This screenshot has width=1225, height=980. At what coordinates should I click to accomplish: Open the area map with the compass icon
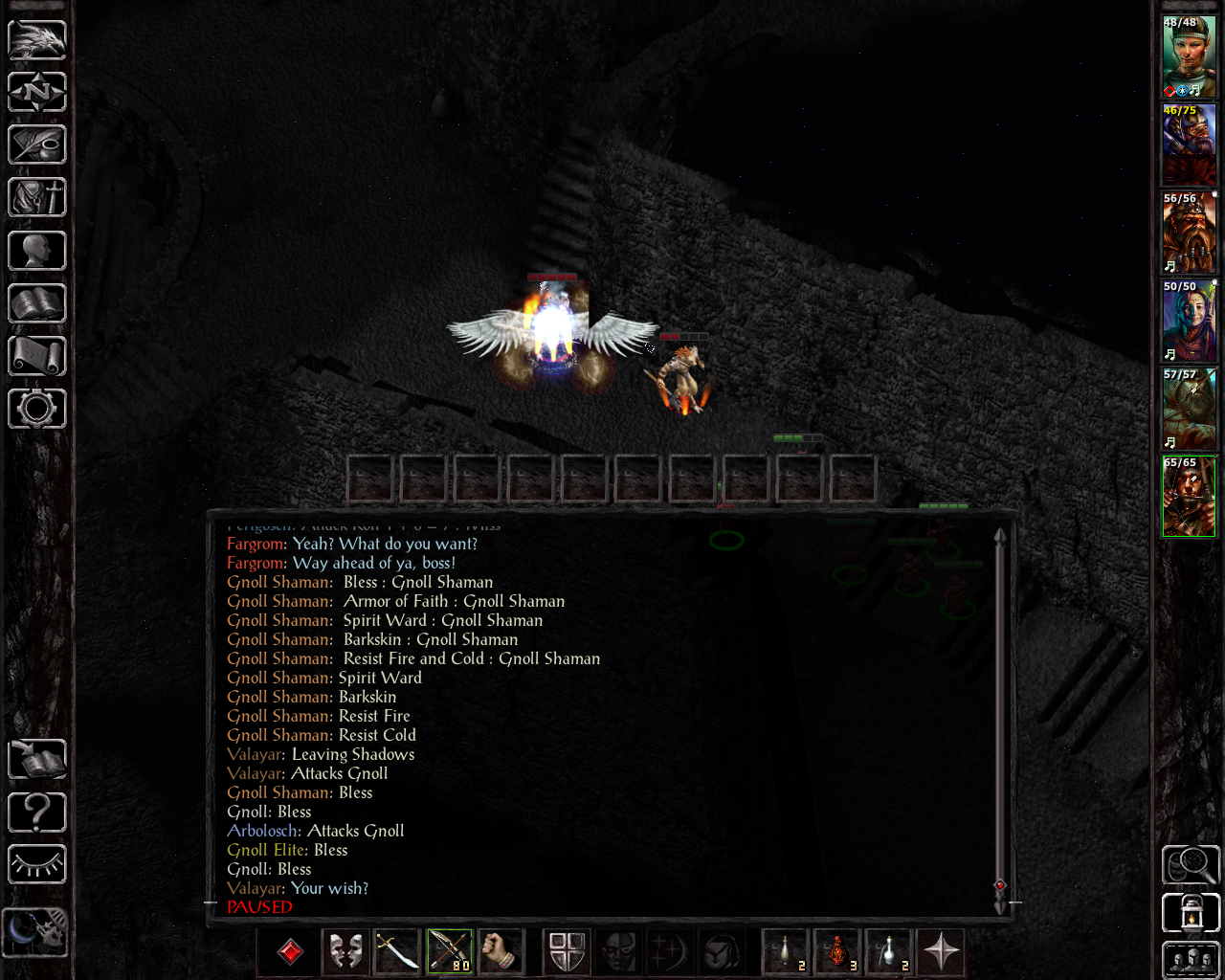[x=37, y=92]
